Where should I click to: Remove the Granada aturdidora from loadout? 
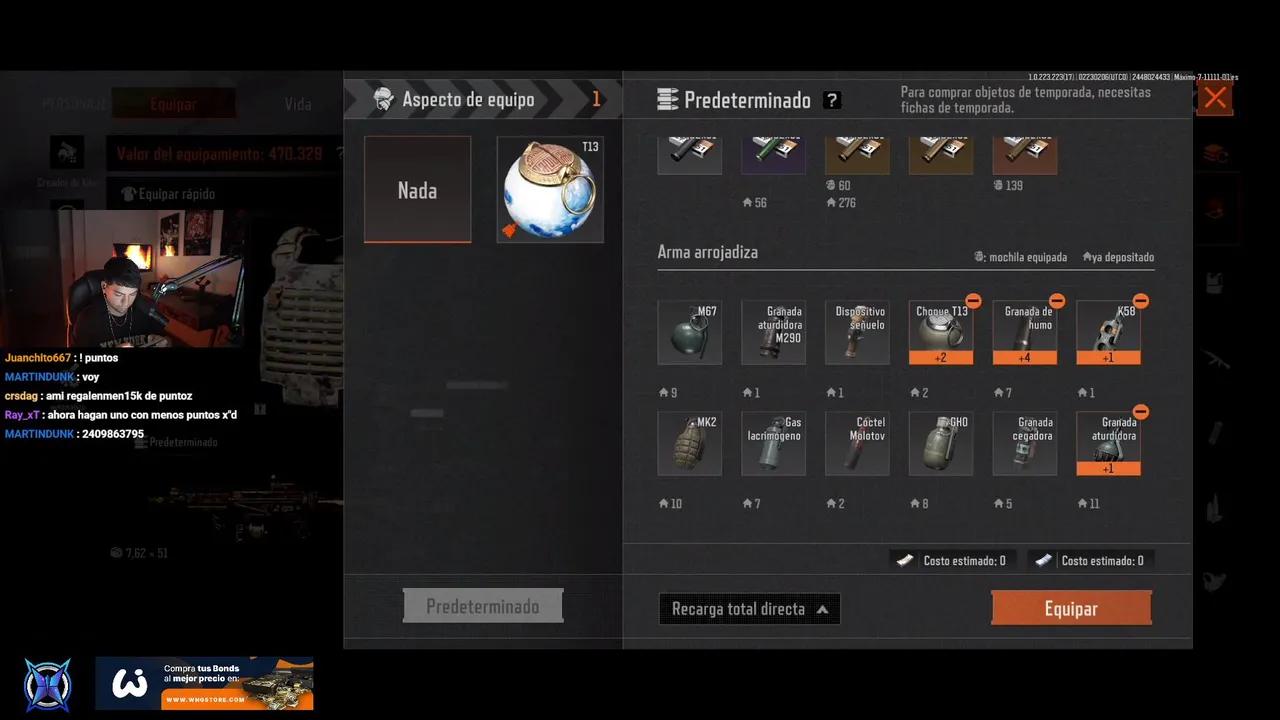(1141, 411)
